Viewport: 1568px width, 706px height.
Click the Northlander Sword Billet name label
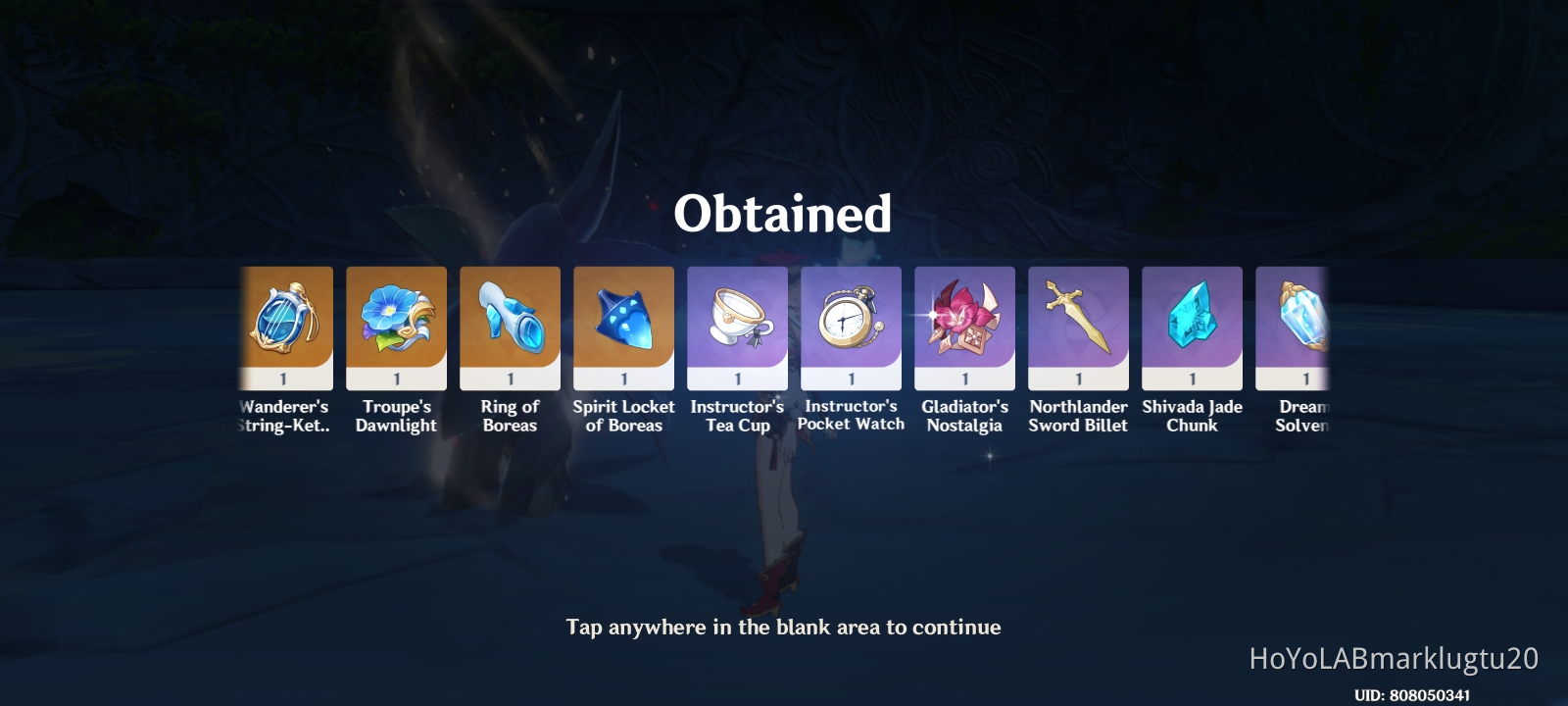[1078, 415]
